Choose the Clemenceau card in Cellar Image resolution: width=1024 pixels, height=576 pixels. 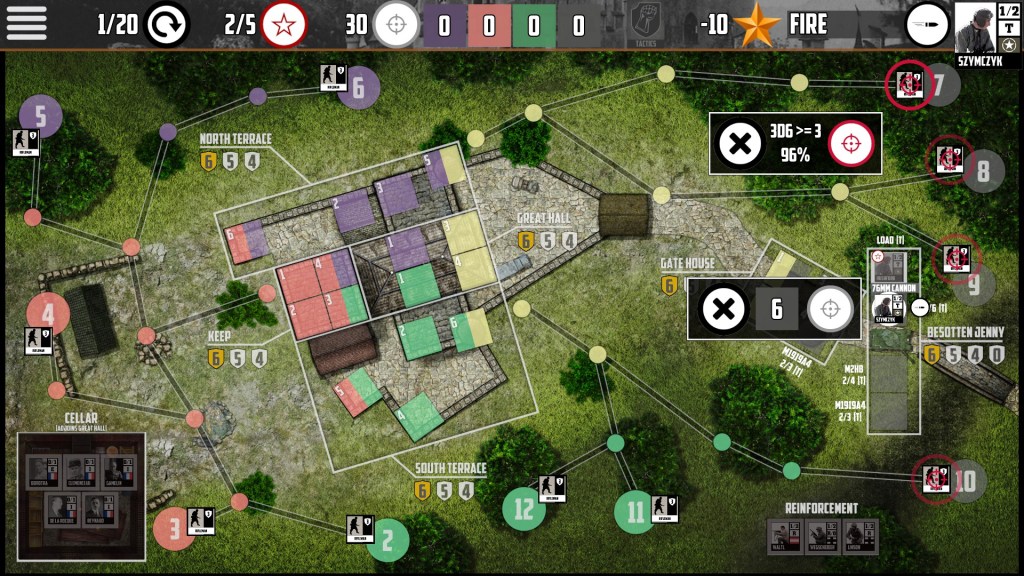tap(80, 471)
